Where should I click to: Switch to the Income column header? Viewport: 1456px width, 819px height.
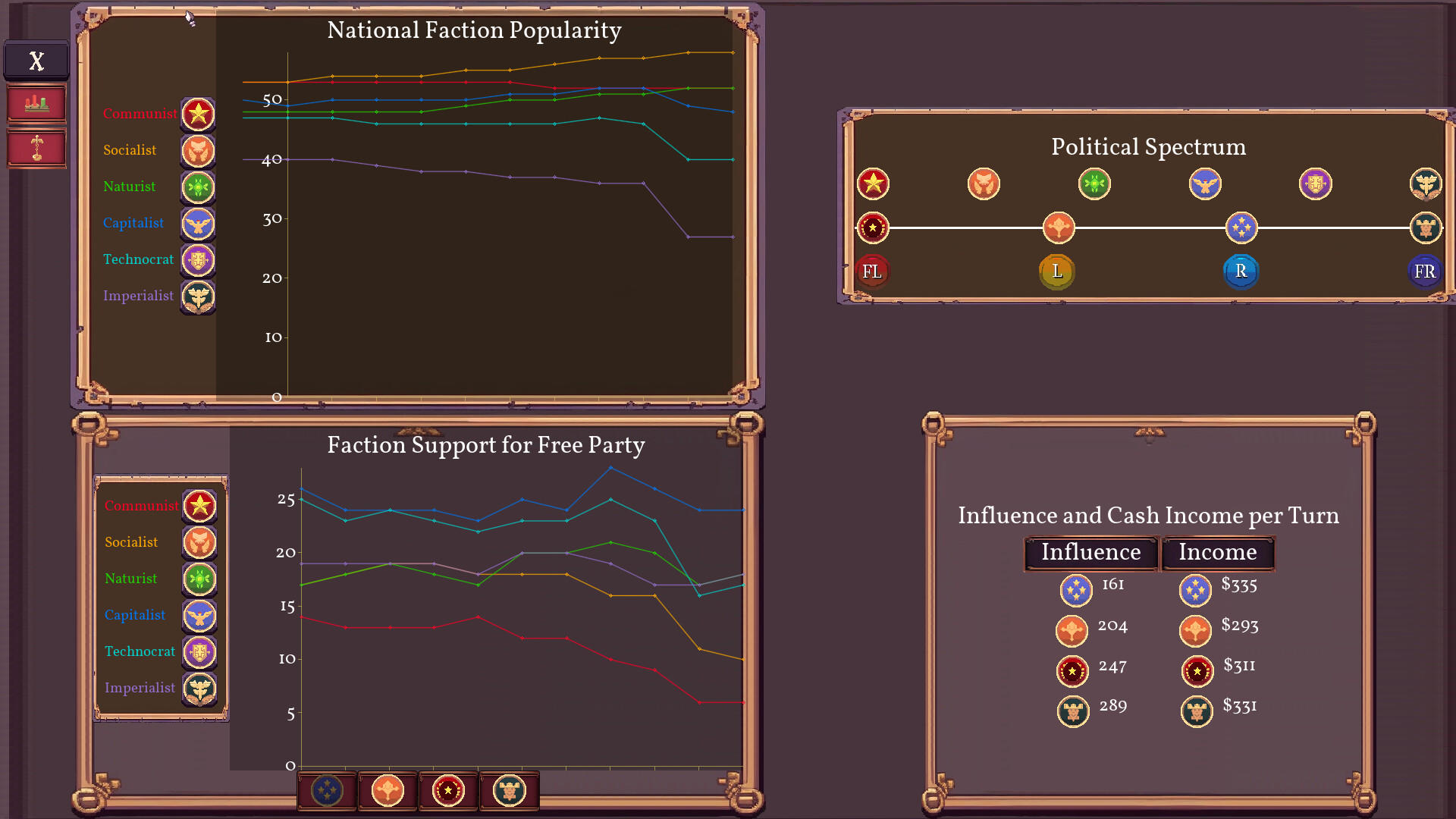(1217, 553)
